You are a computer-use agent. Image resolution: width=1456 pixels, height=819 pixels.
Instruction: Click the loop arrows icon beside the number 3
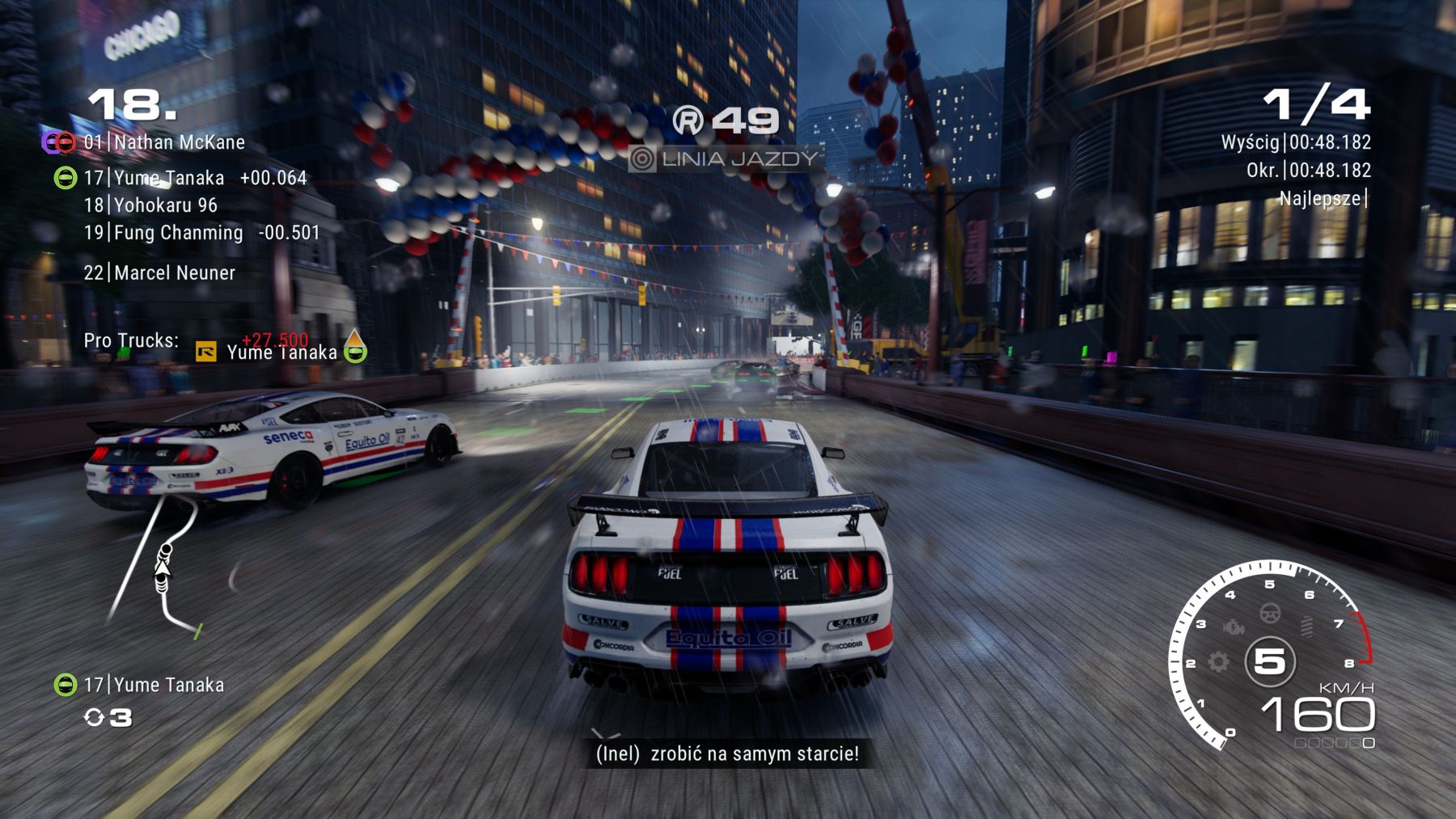pos(94,717)
